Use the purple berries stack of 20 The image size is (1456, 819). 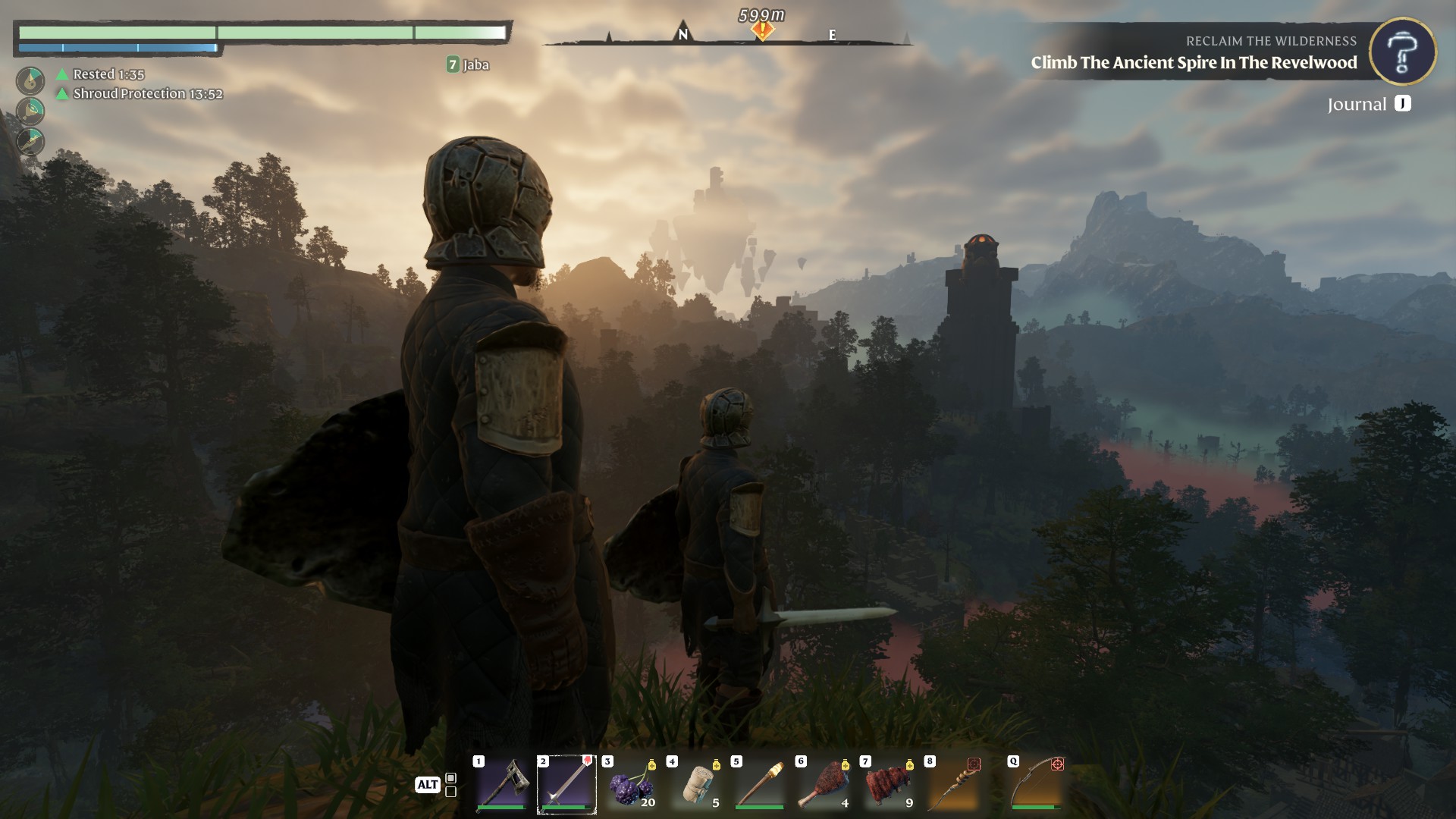[x=631, y=786]
